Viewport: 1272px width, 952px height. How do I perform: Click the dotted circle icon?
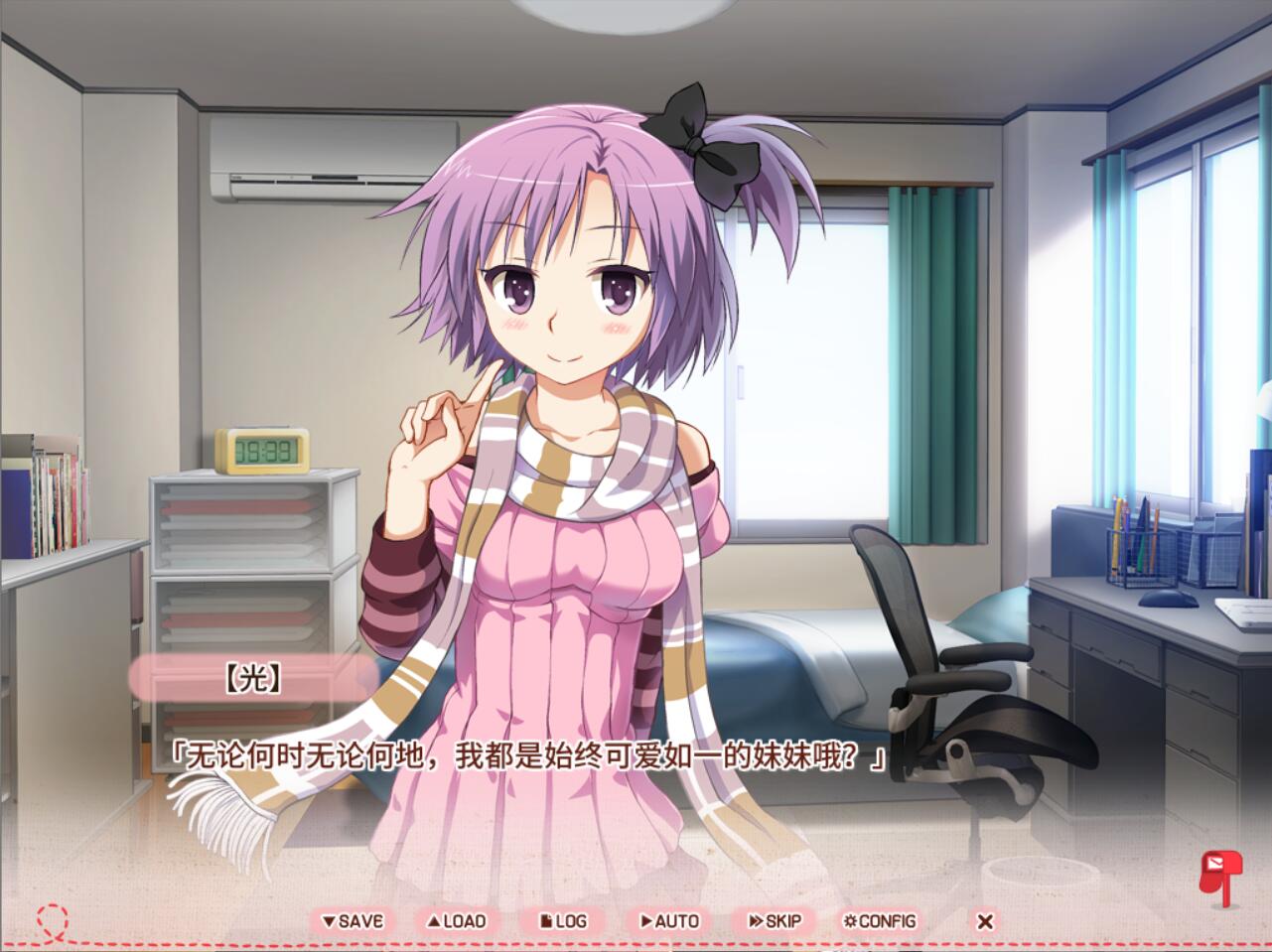52,921
